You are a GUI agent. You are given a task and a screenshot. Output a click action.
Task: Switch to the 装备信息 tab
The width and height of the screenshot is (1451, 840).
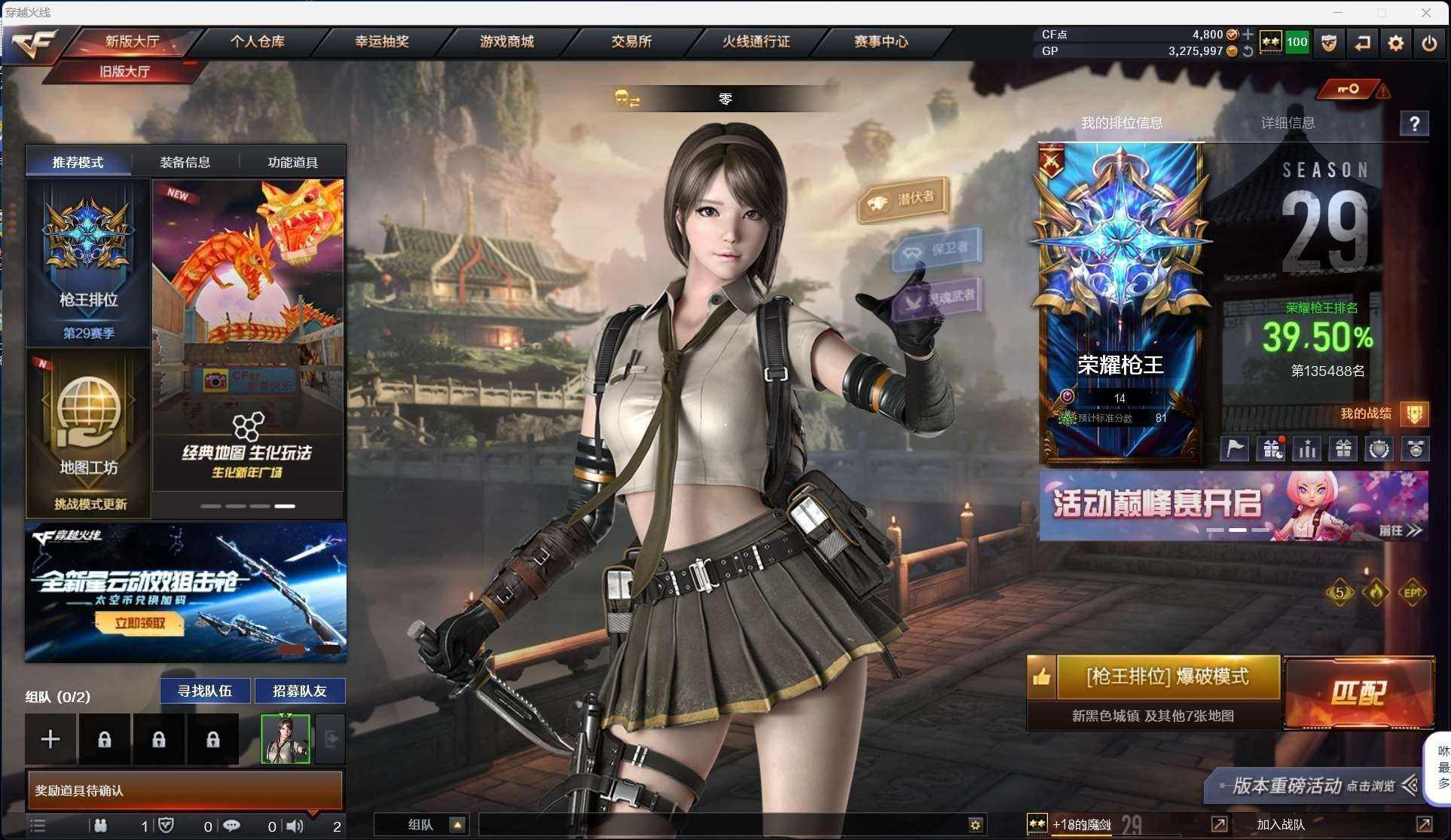pos(185,162)
